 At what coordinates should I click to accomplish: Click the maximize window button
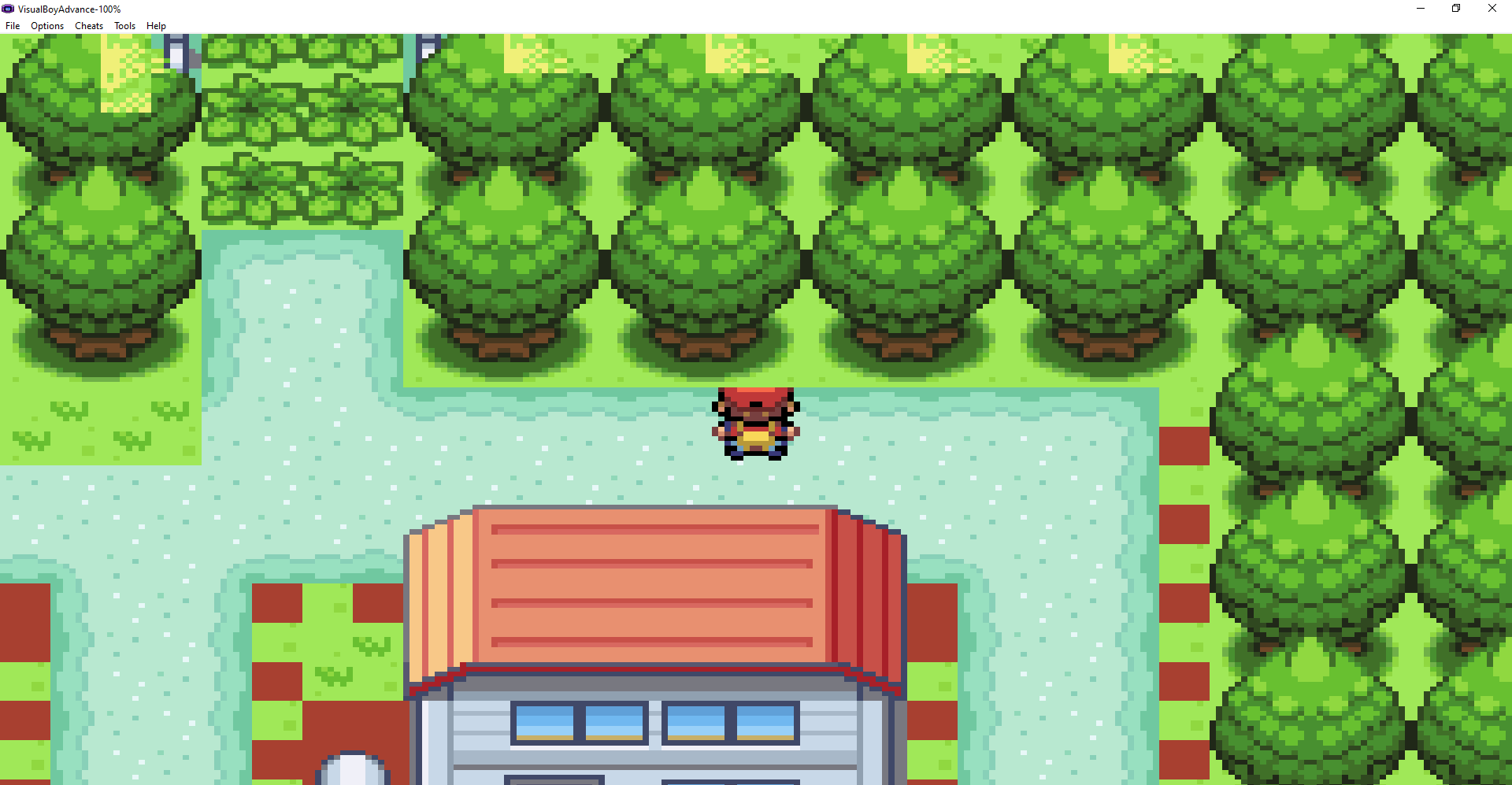coord(1455,9)
